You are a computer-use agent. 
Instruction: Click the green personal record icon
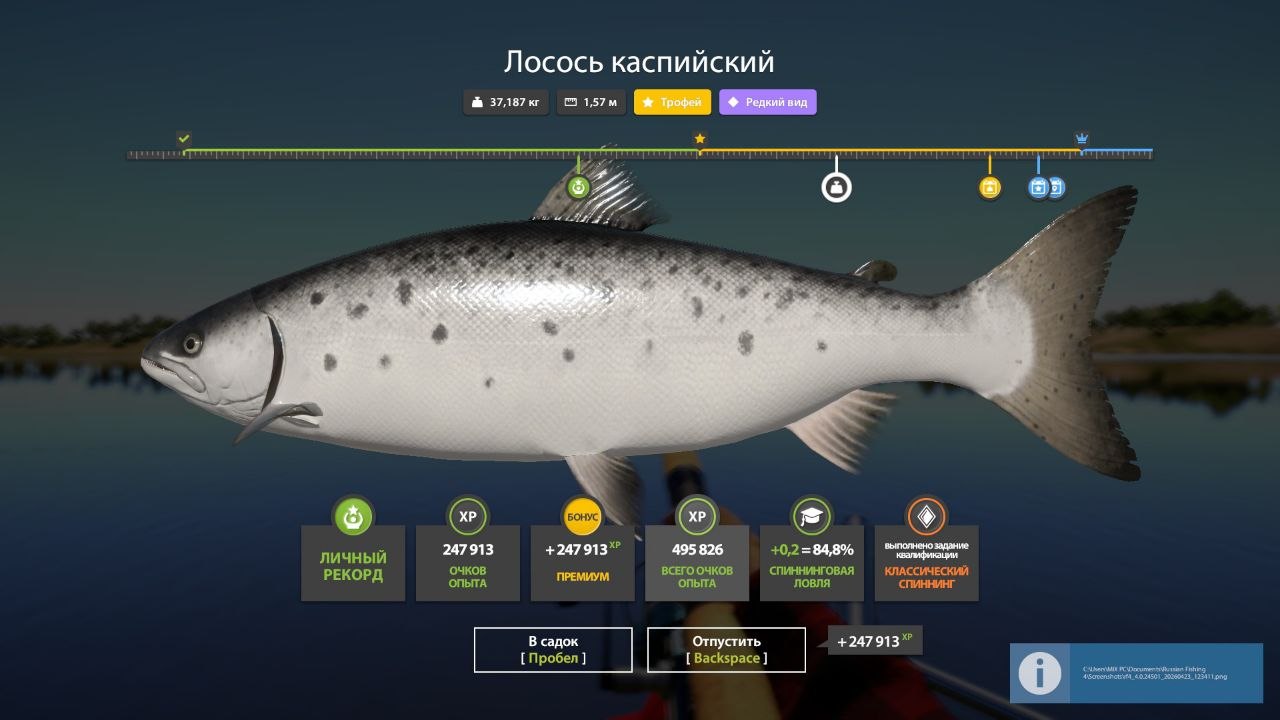pyautogui.click(x=352, y=518)
